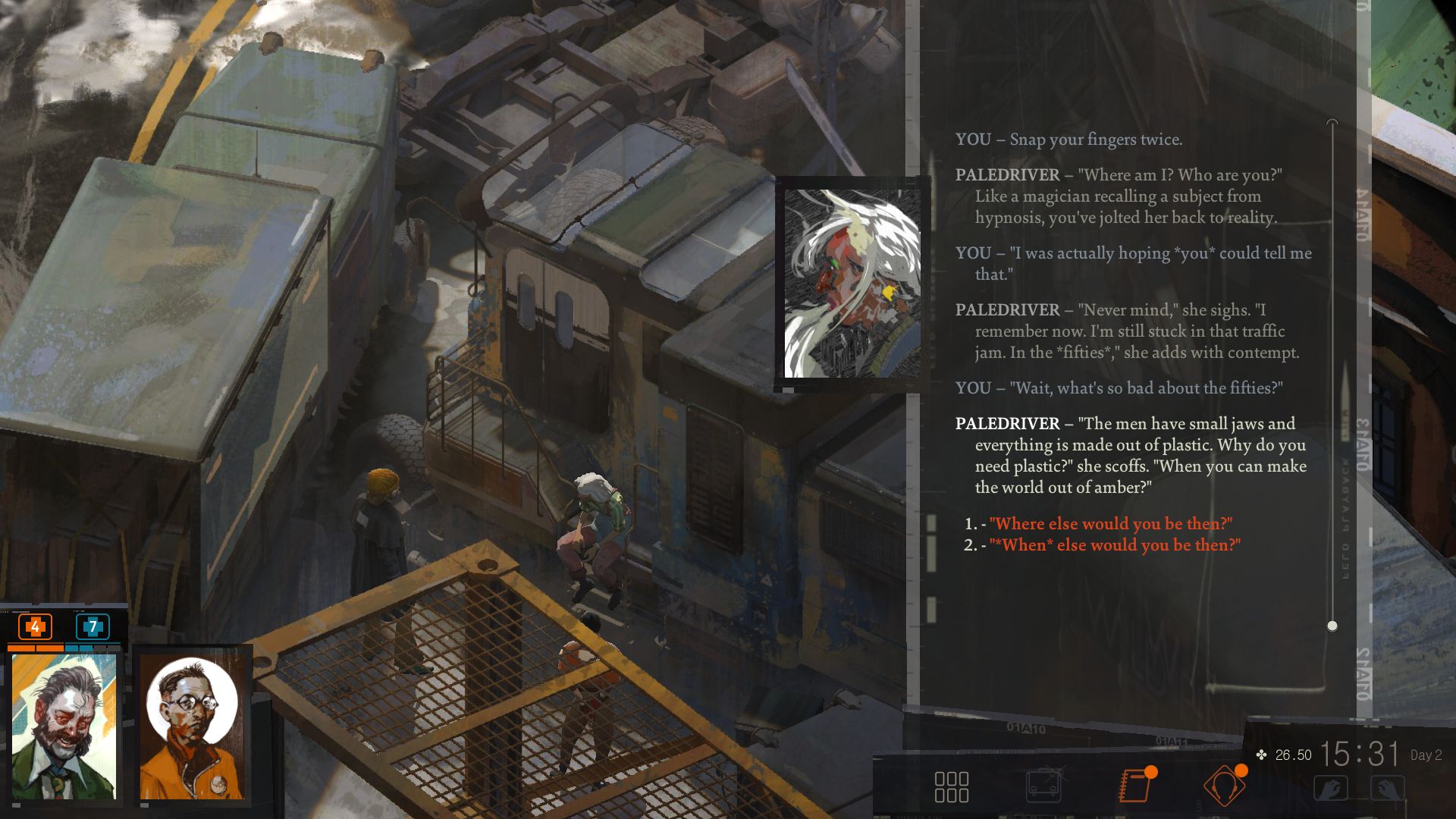
Task: Open the character sheet grid icon
Action: (x=951, y=786)
